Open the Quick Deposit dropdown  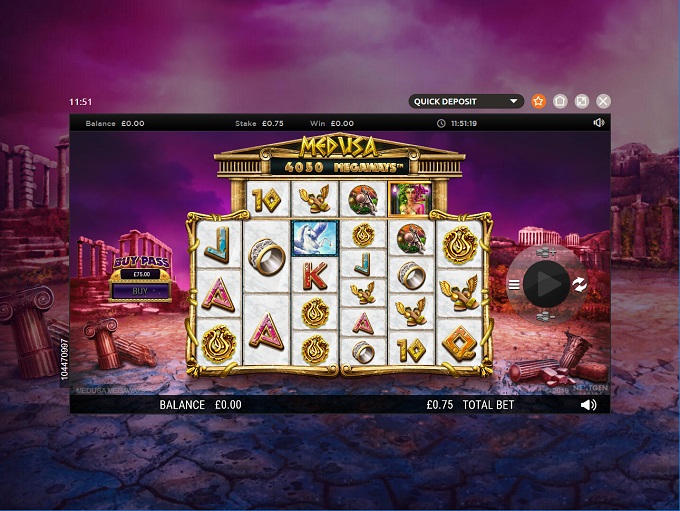click(x=467, y=101)
